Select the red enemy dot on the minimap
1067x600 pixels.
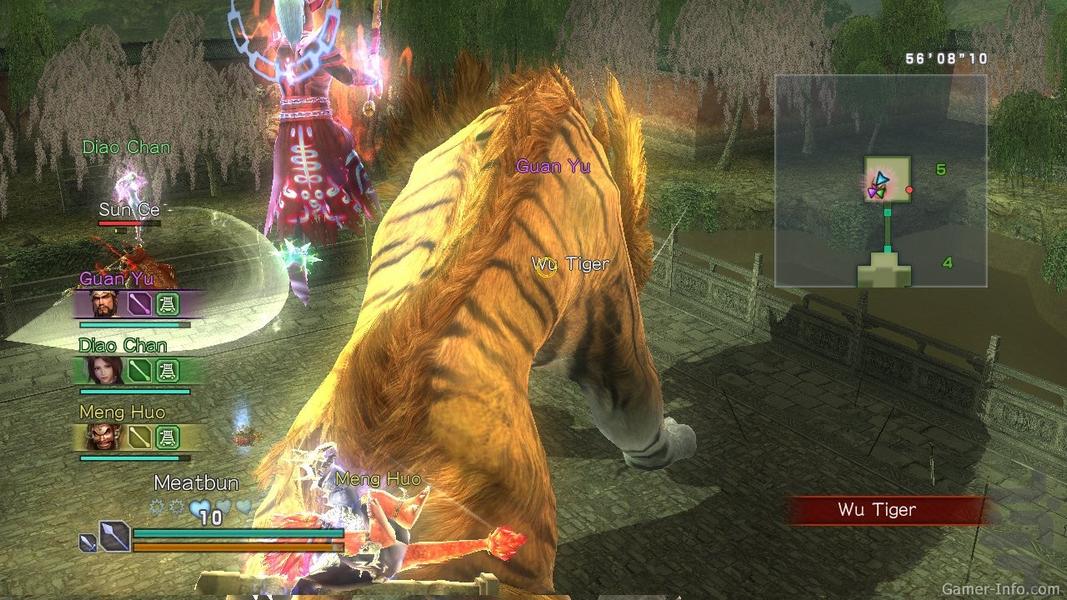pyautogui.click(x=909, y=189)
